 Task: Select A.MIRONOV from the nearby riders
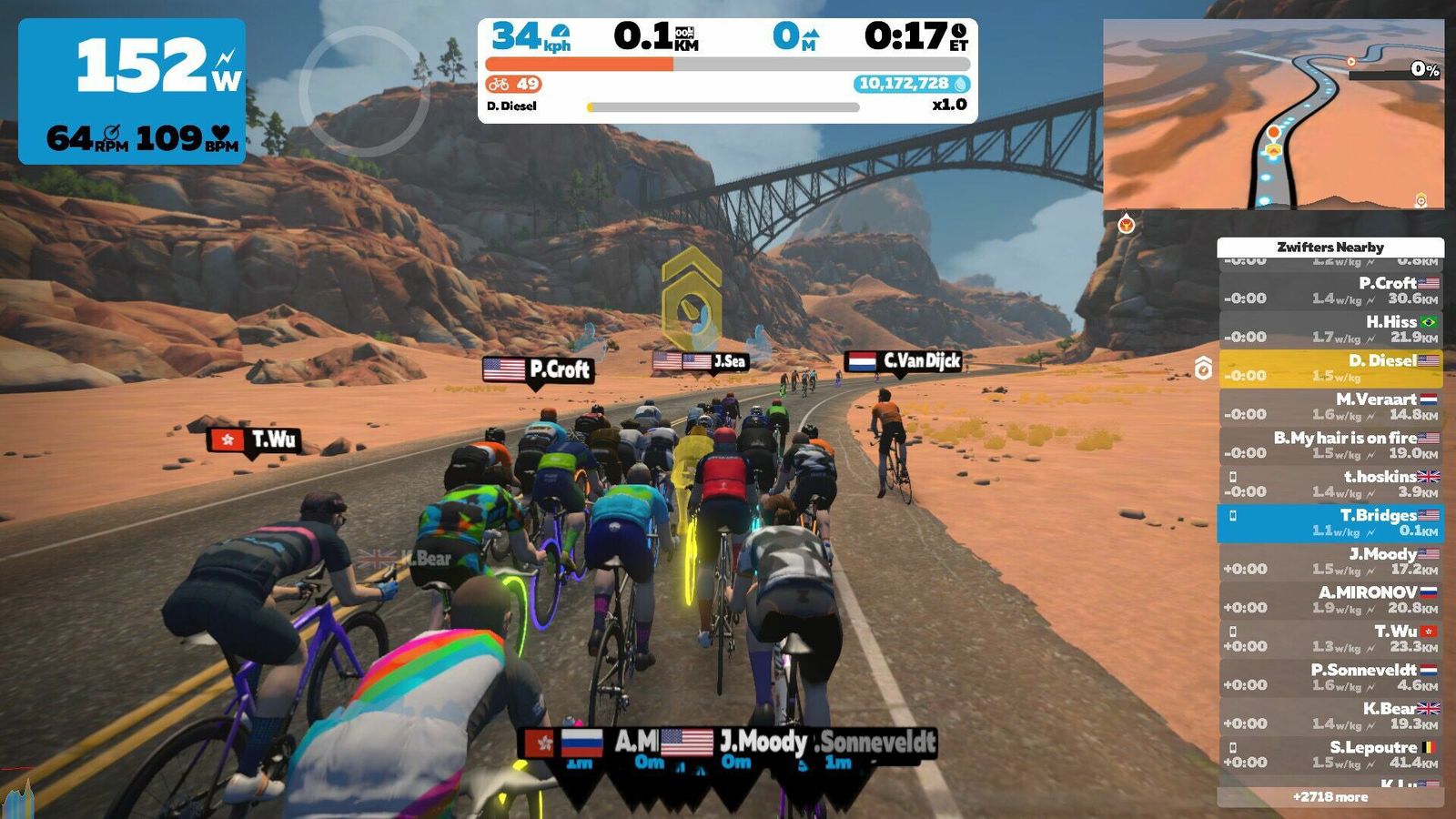(1330, 600)
